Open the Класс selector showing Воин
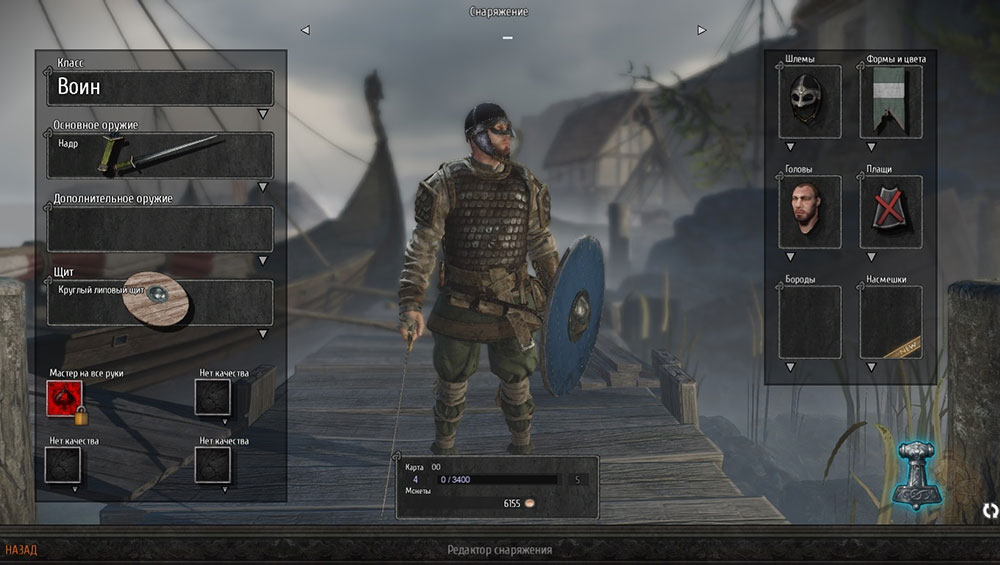This screenshot has height=565, width=1000. [x=160, y=88]
